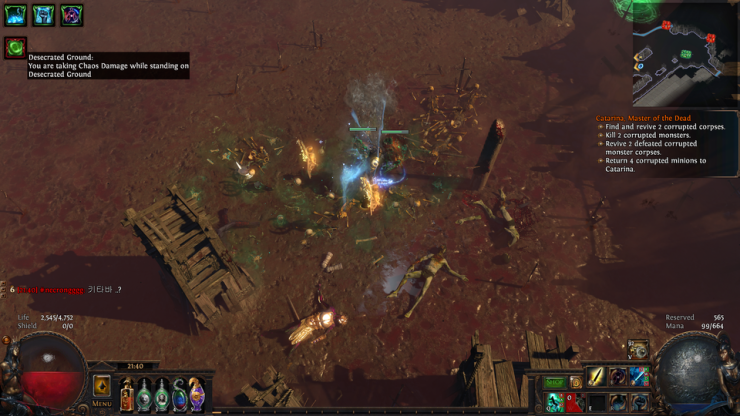Use the red life flask
This screenshot has width=740, height=416.
coord(126,393)
